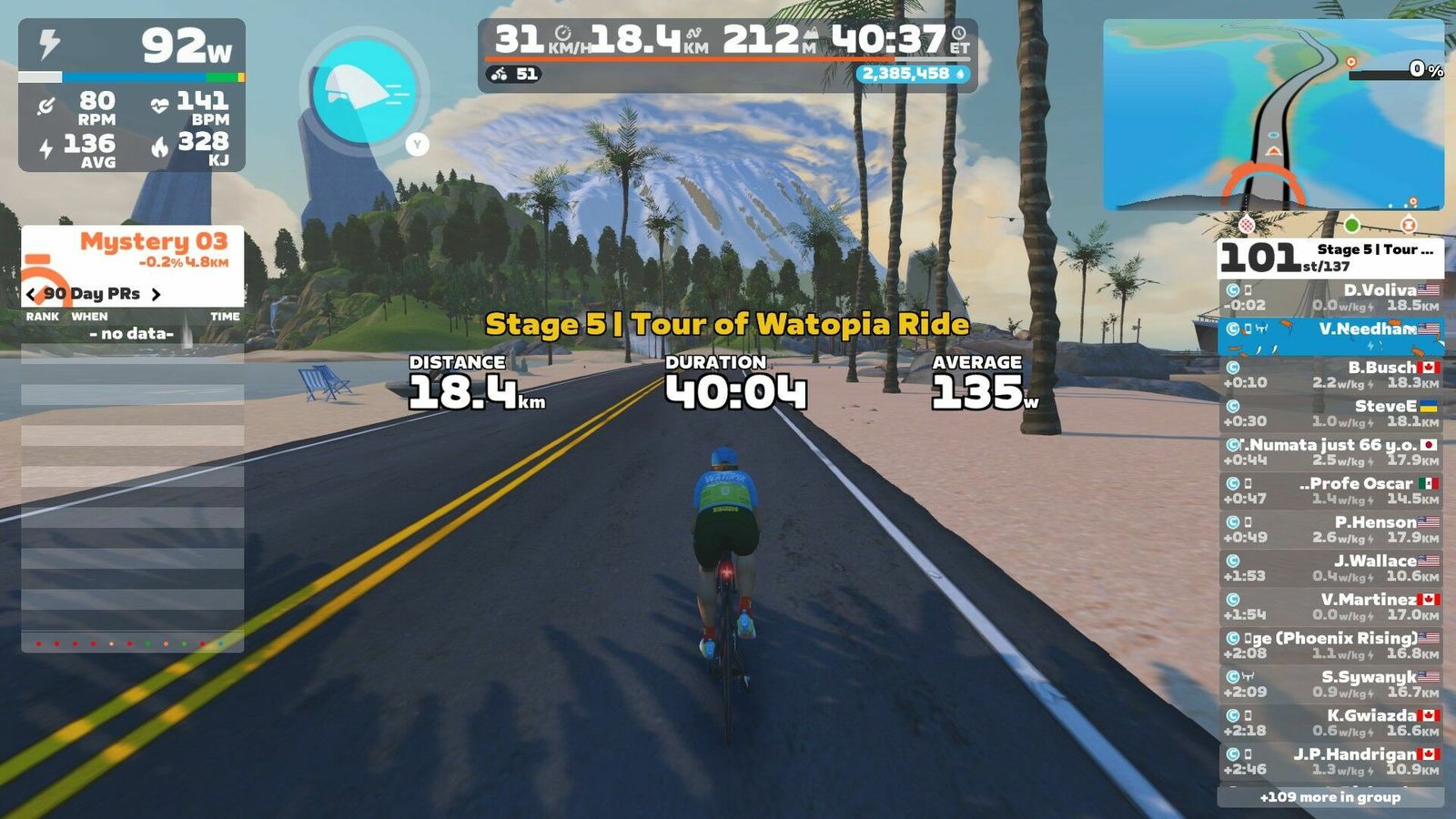Select rider B.Busch in nearby list

point(1330,375)
